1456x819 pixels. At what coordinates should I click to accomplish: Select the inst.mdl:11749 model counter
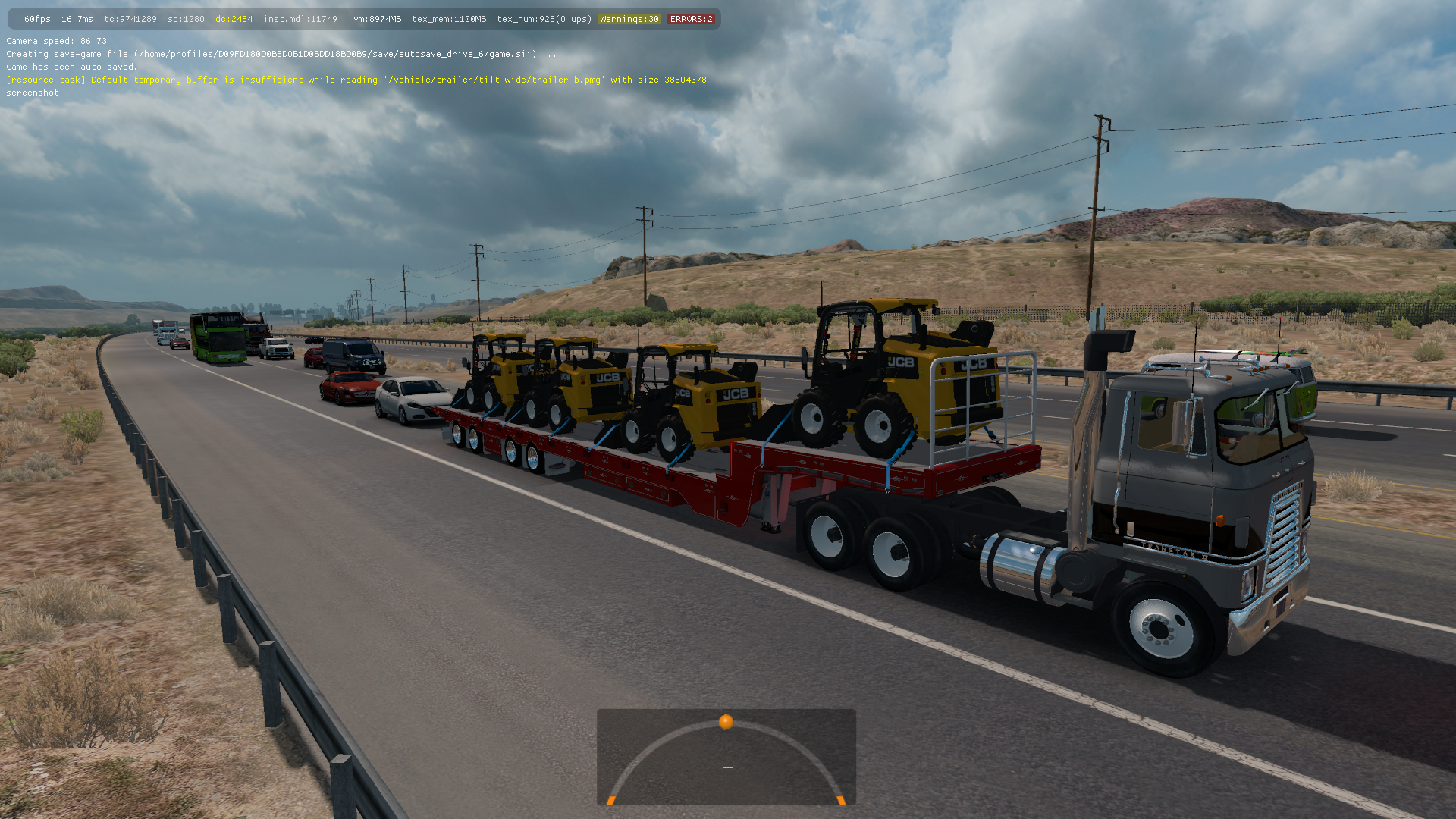300,18
